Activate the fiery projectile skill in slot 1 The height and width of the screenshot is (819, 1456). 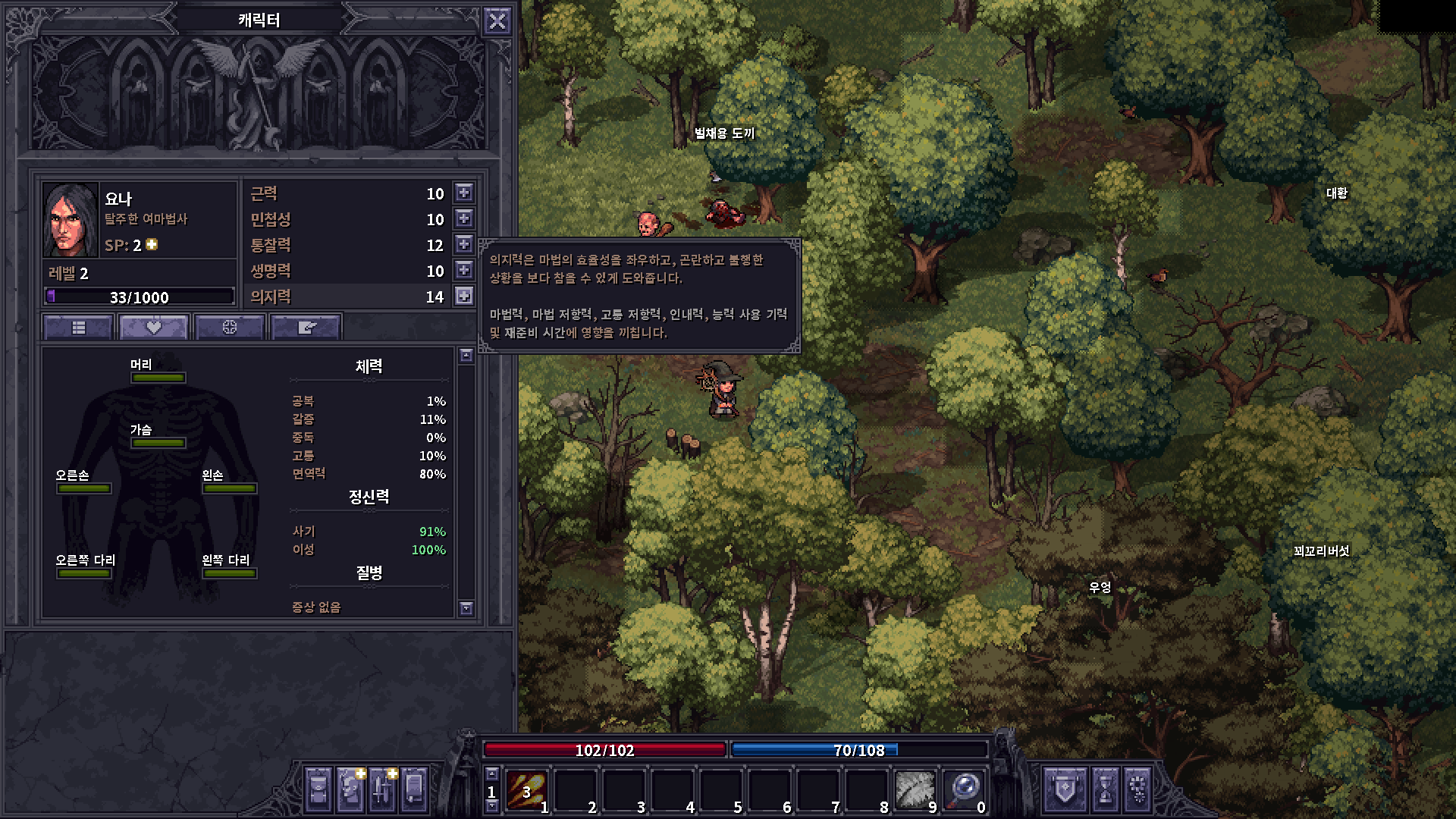pos(526,791)
